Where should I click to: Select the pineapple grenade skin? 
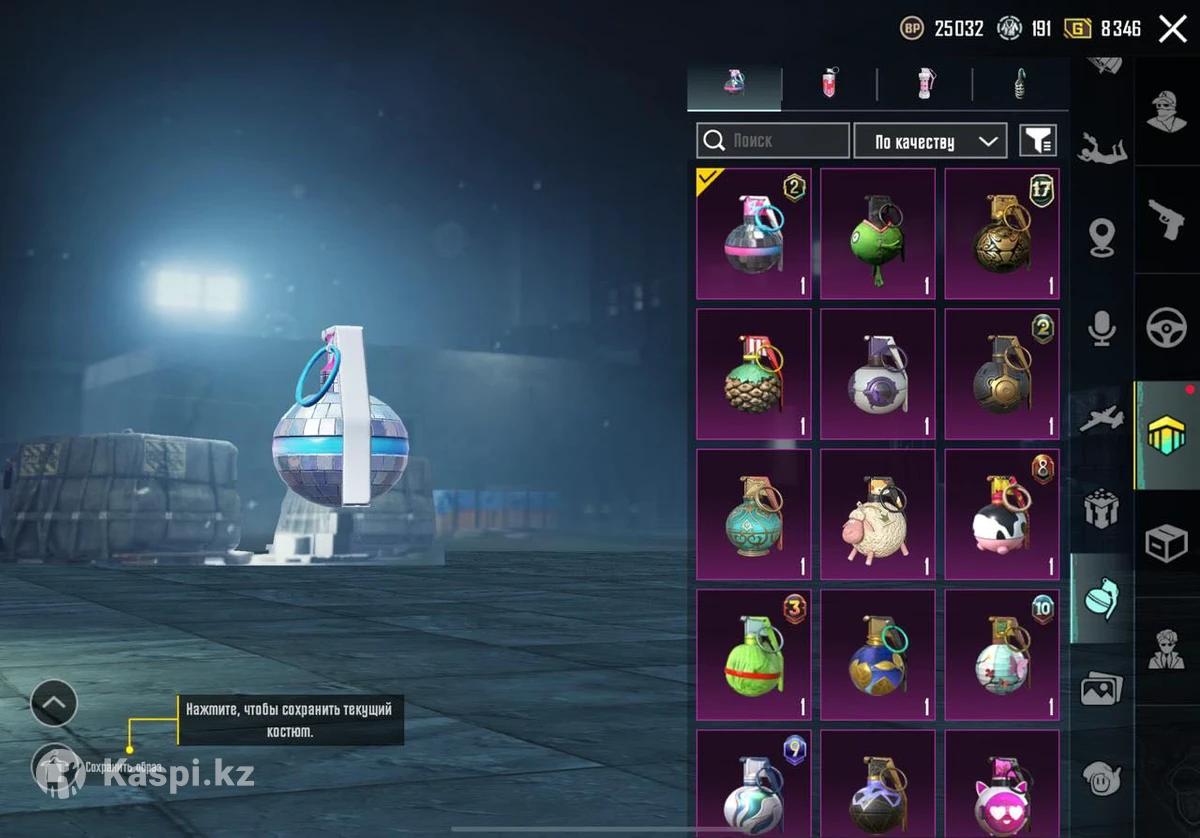(x=754, y=374)
